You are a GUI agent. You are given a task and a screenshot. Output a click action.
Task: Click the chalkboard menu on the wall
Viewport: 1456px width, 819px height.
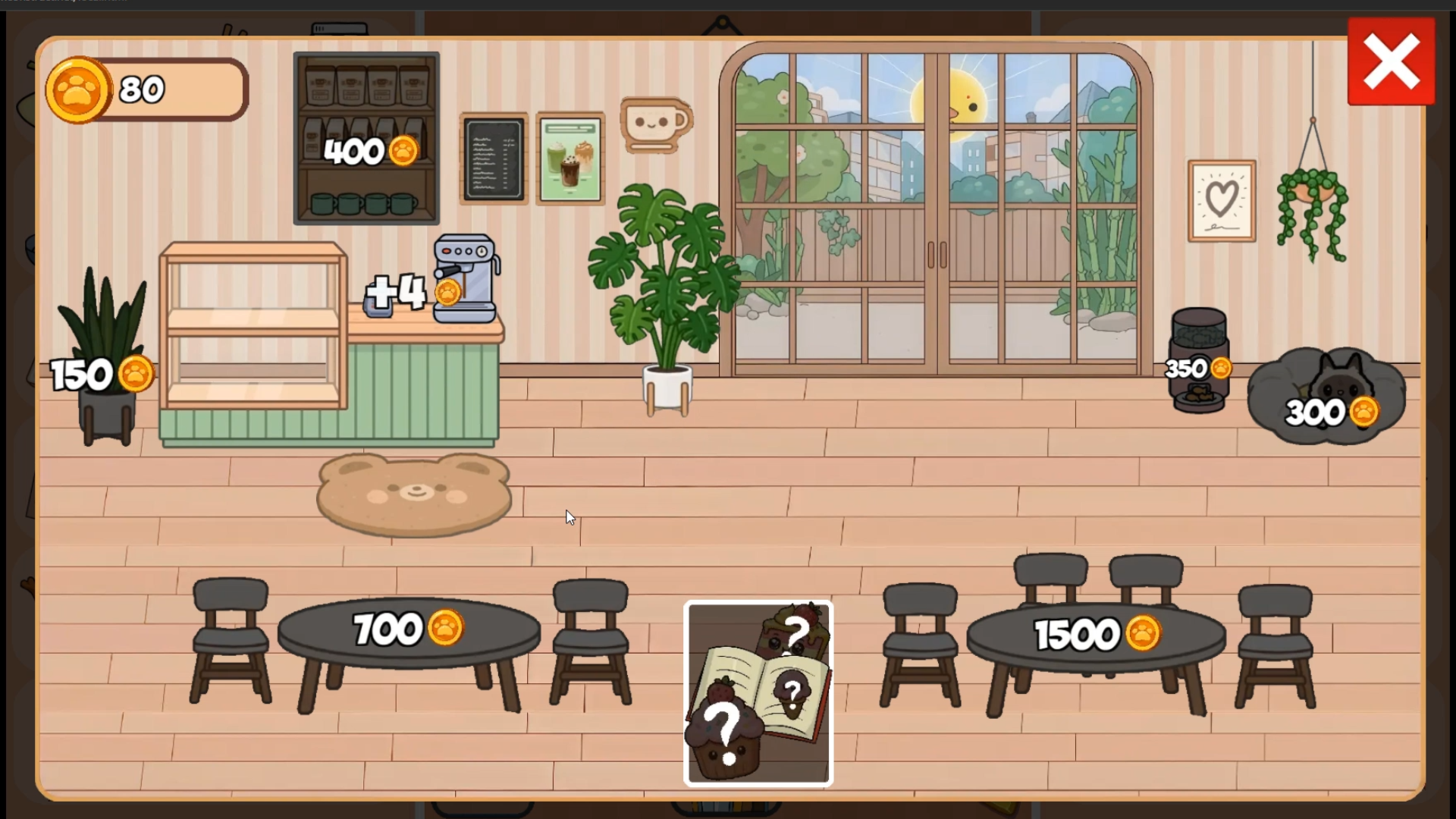pyautogui.click(x=493, y=159)
